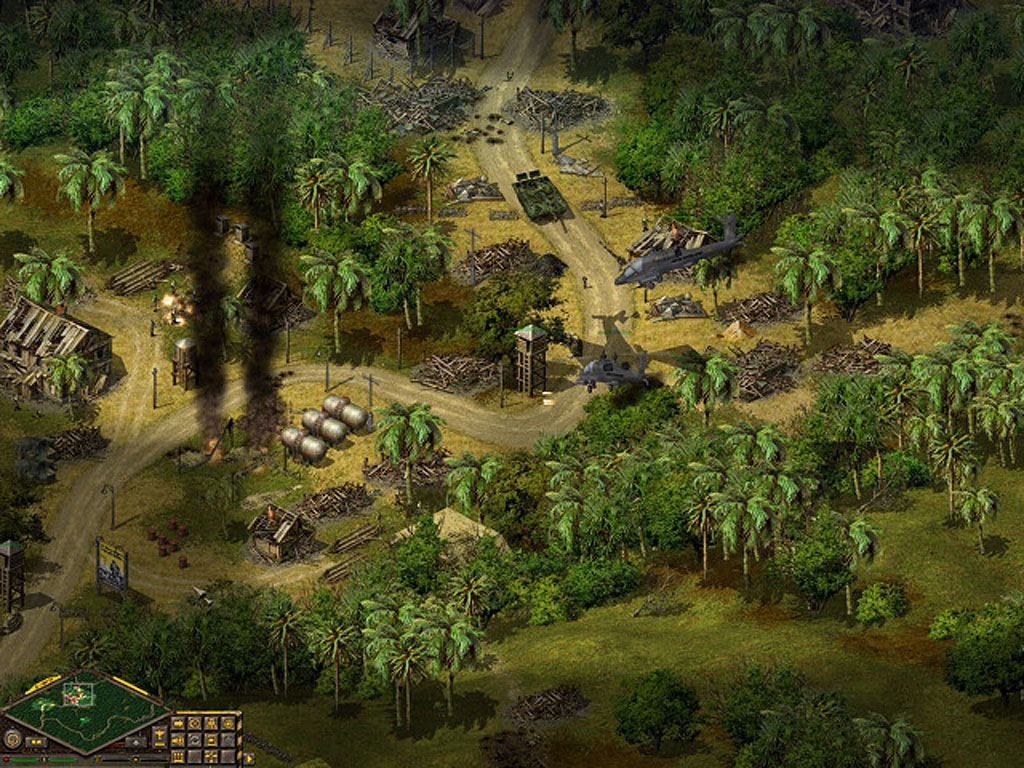
Task: Select the gray circular-arrows command icon
Action: (x=194, y=740)
